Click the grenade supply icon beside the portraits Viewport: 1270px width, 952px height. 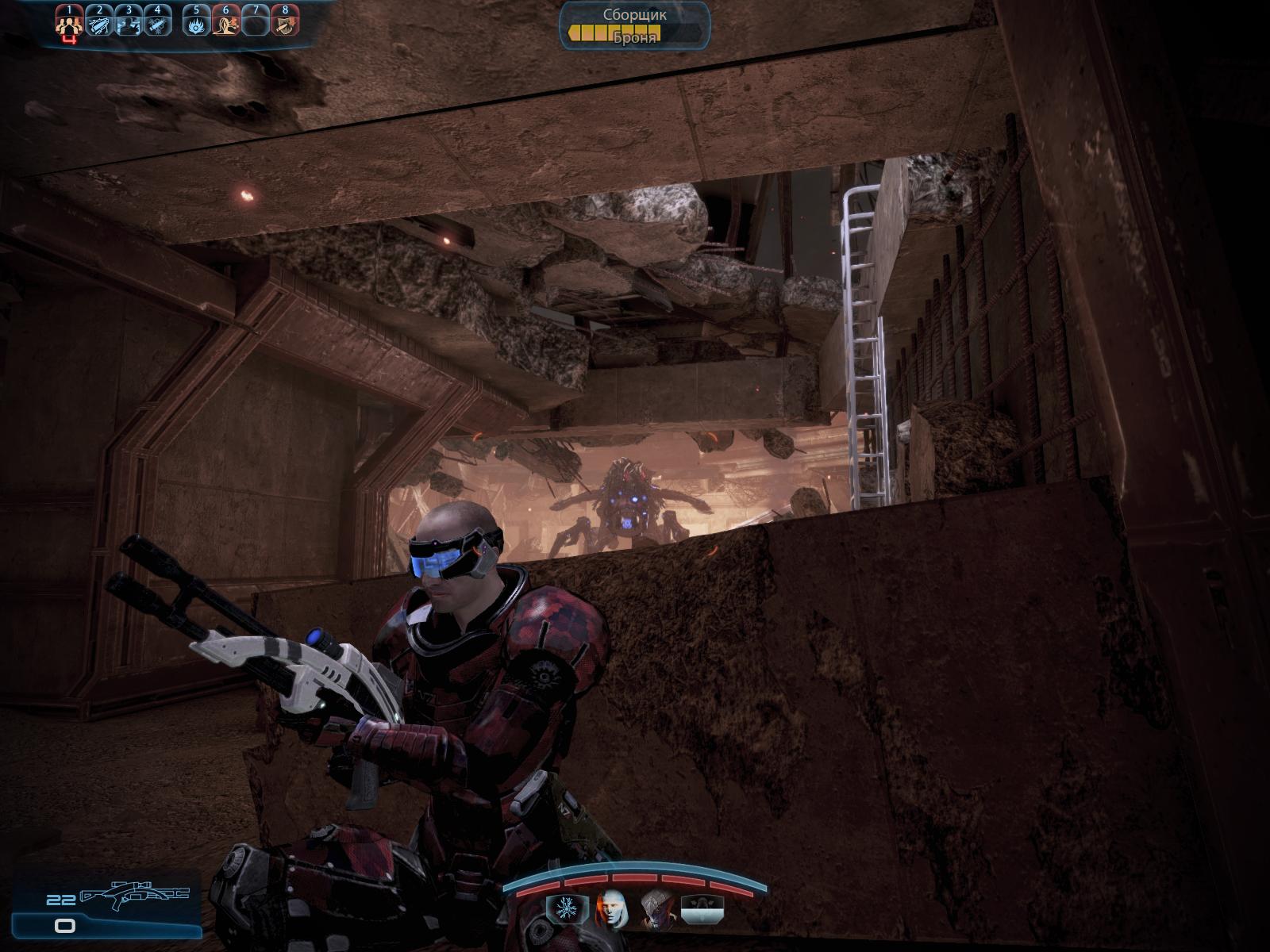coord(703,908)
